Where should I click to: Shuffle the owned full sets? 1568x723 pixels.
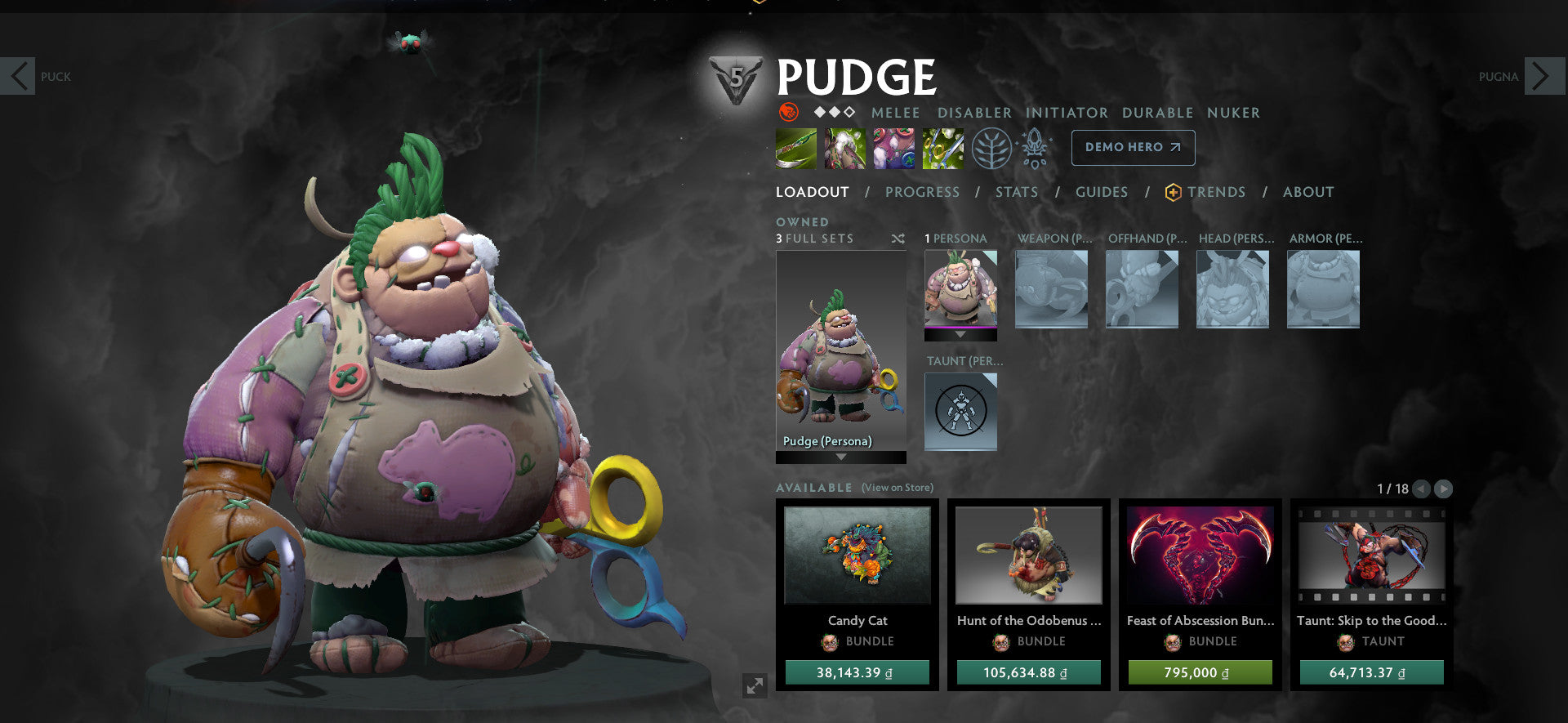[x=898, y=239]
